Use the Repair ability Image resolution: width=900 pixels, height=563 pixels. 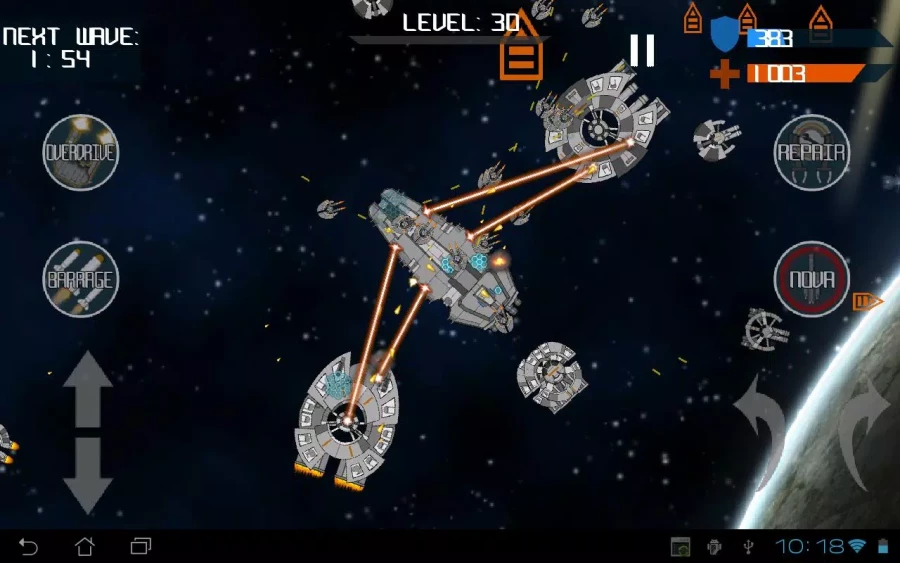point(812,153)
